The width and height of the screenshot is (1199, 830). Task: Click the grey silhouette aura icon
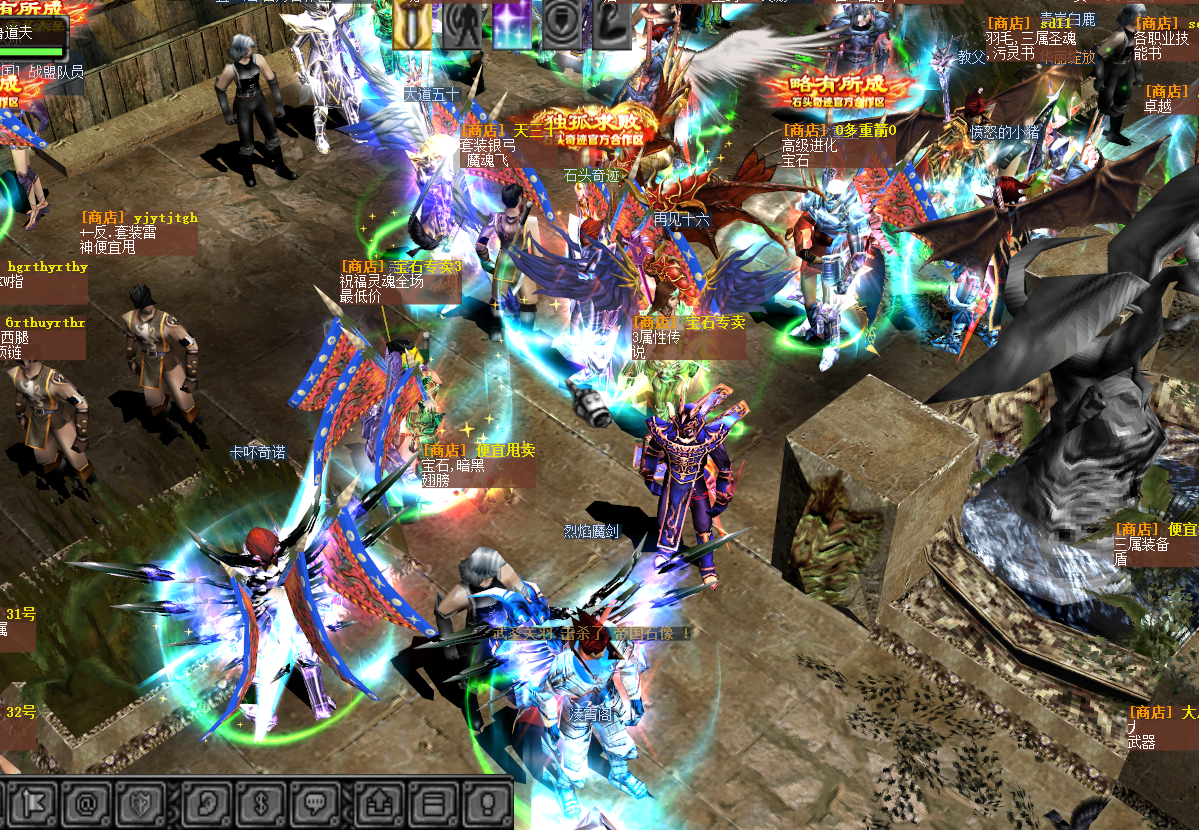click(x=462, y=23)
